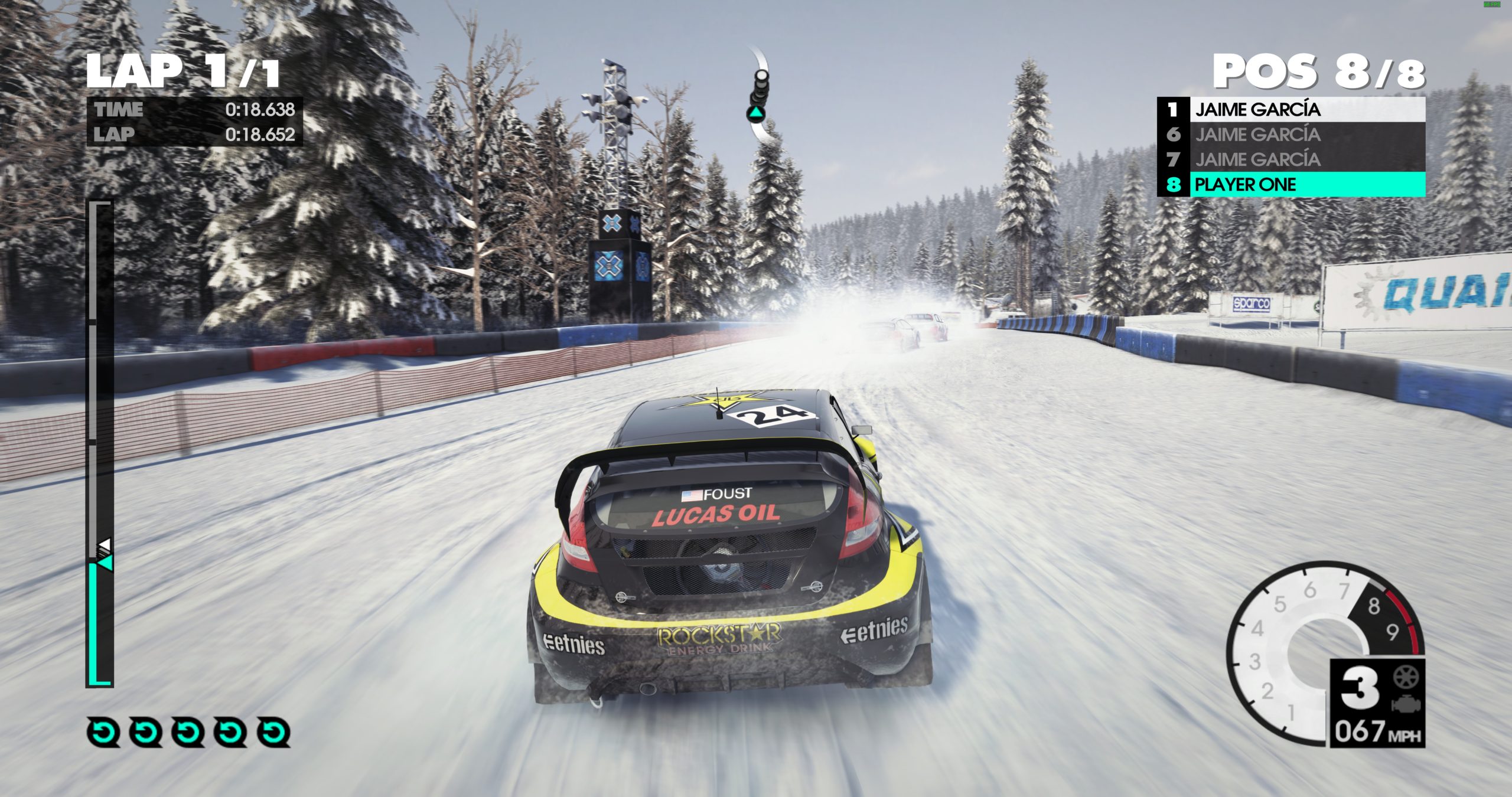
Task: Select the sixth-place Jaime García leaderboard row
Action: point(1291,135)
